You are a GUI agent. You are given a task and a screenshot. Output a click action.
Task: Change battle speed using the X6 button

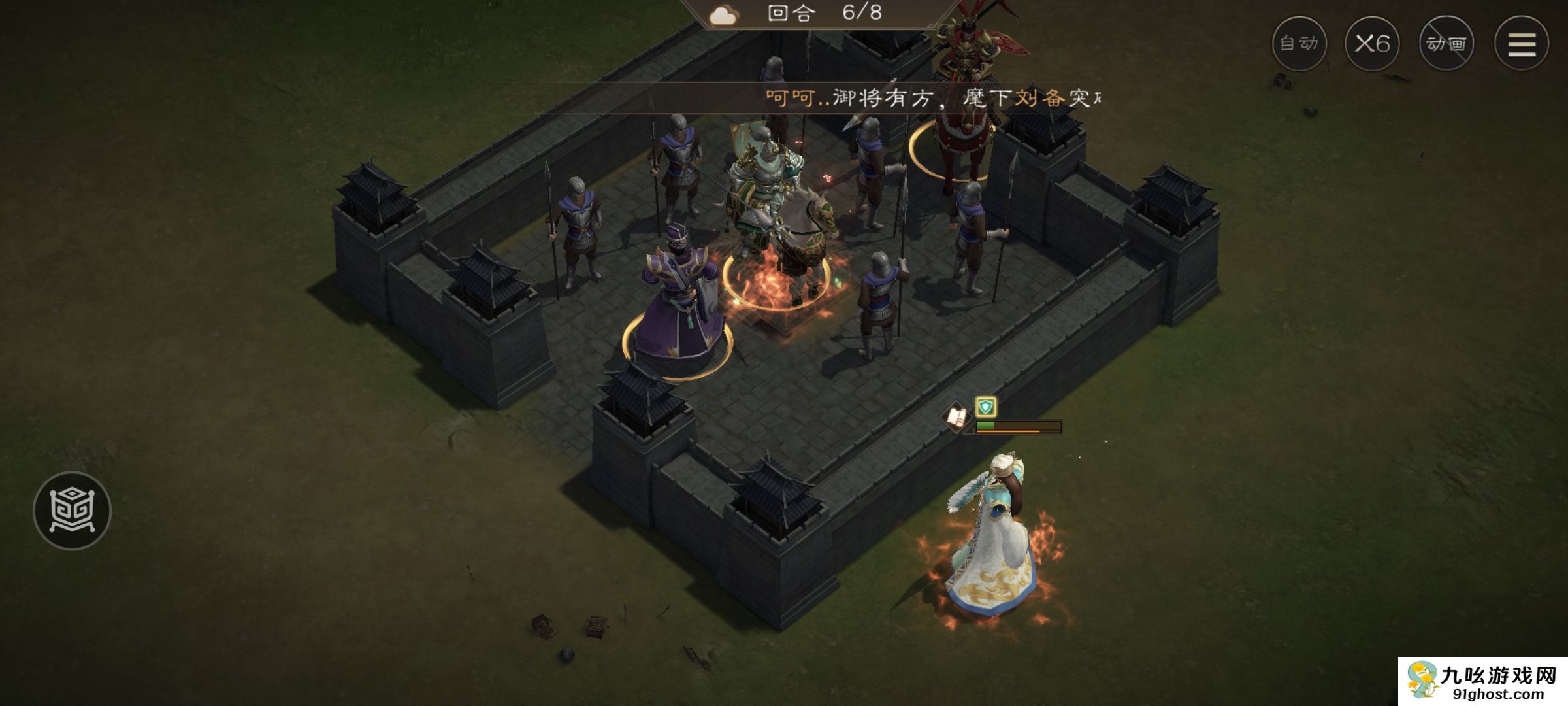(x=1372, y=44)
